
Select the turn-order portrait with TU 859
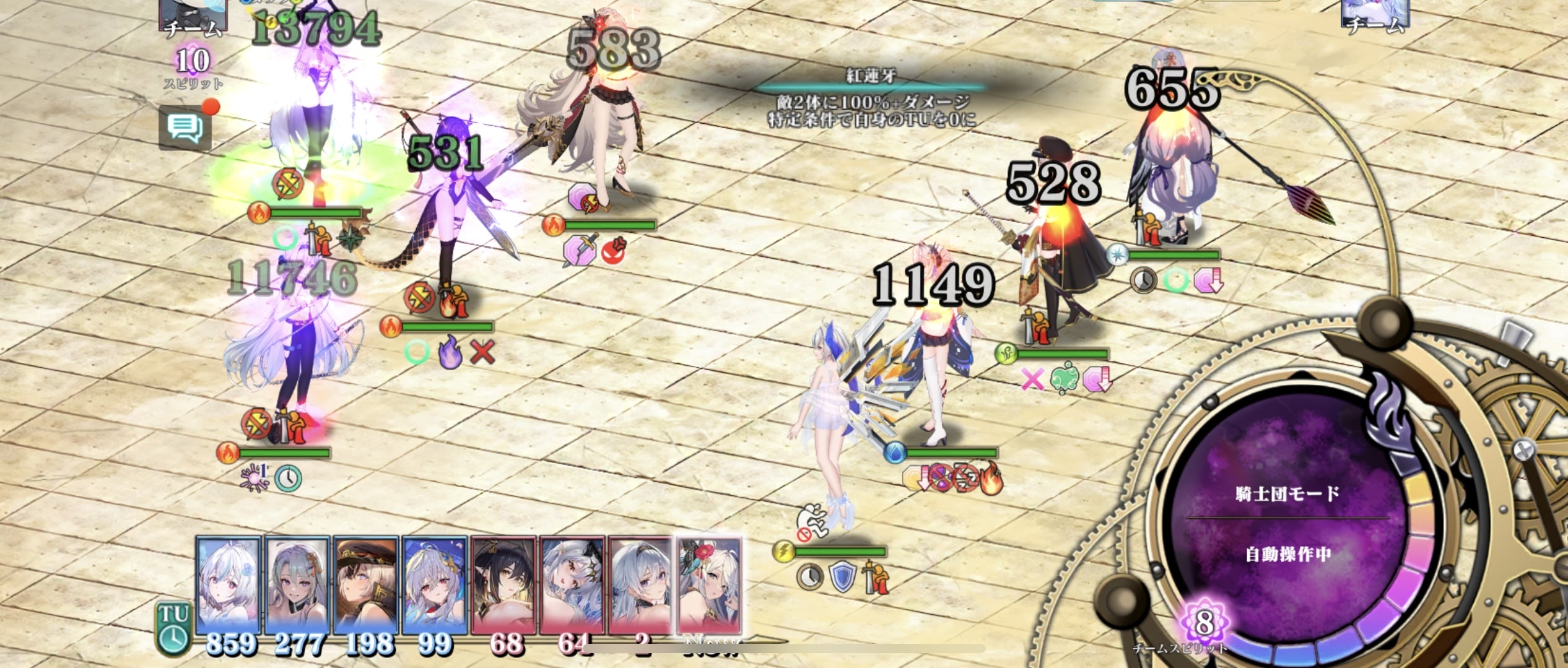pyautogui.click(x=228, y=585)
